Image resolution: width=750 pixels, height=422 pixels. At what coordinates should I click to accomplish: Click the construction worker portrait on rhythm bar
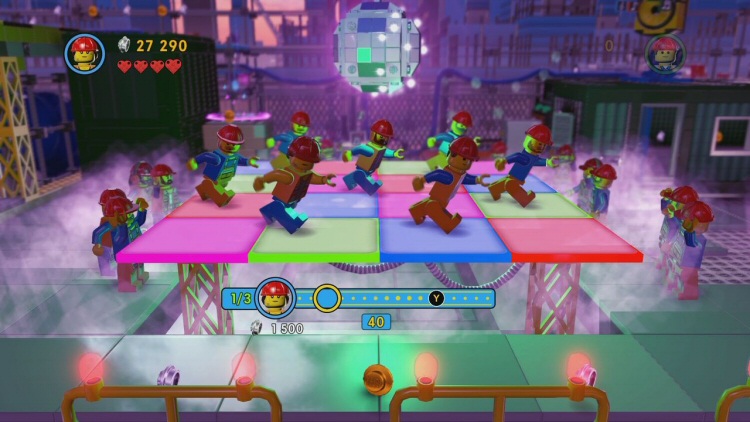click(x=275, y=298)
